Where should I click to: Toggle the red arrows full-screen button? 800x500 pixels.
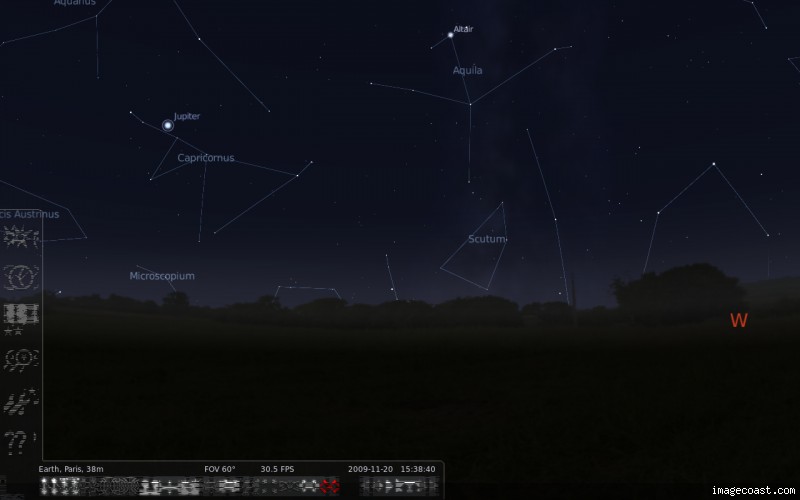pos(329,486)
